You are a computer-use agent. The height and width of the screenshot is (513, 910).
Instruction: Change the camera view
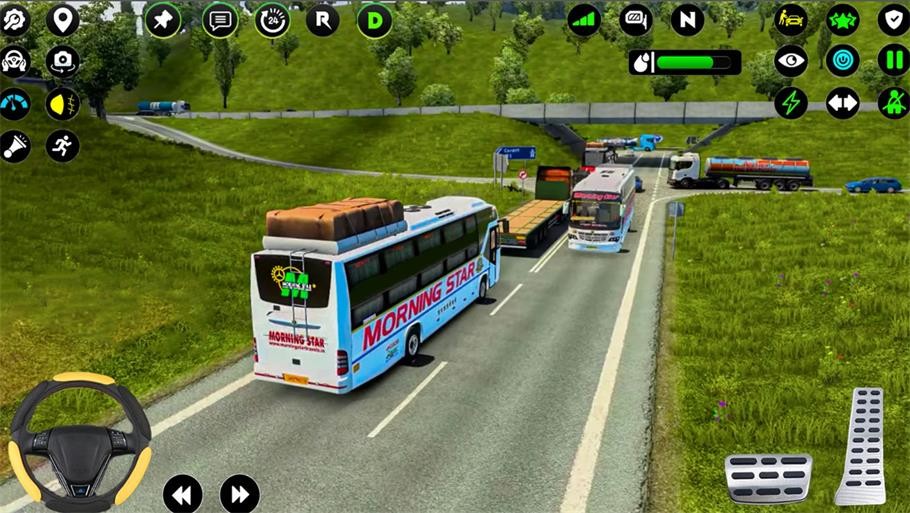[x=63, y=62]
